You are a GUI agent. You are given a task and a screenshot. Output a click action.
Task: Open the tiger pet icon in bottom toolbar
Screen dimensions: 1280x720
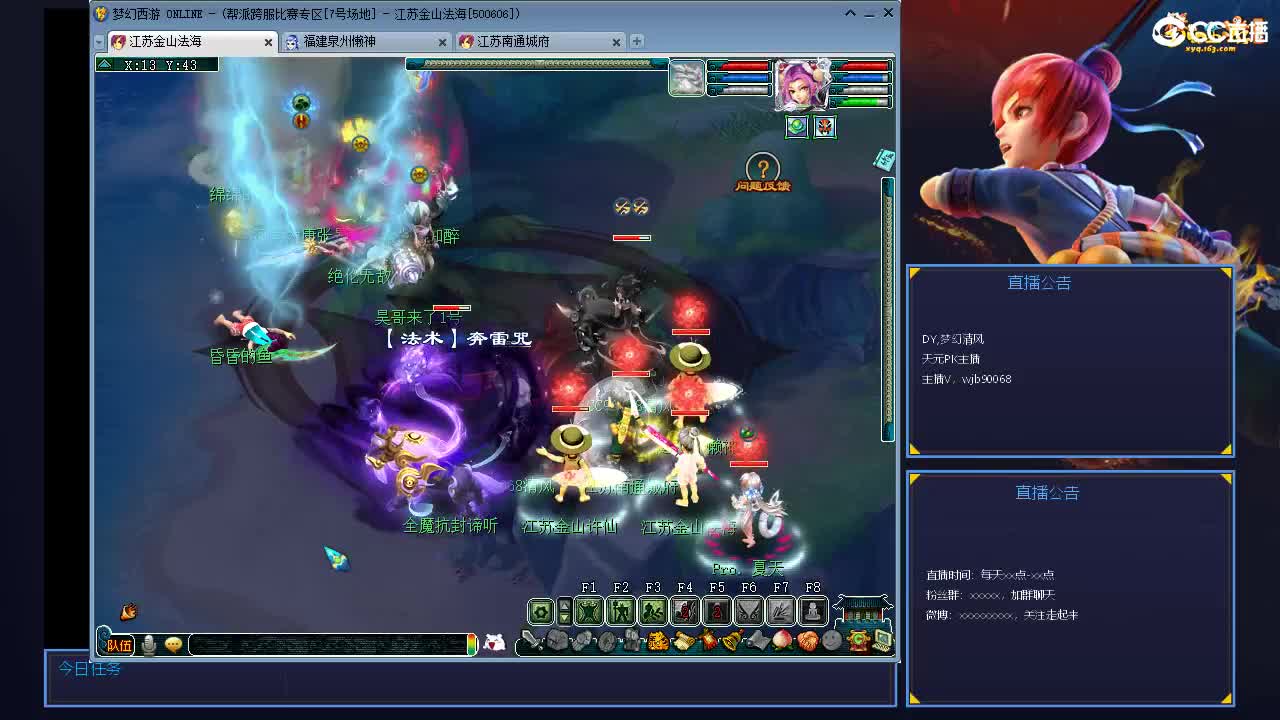point(659,640)
